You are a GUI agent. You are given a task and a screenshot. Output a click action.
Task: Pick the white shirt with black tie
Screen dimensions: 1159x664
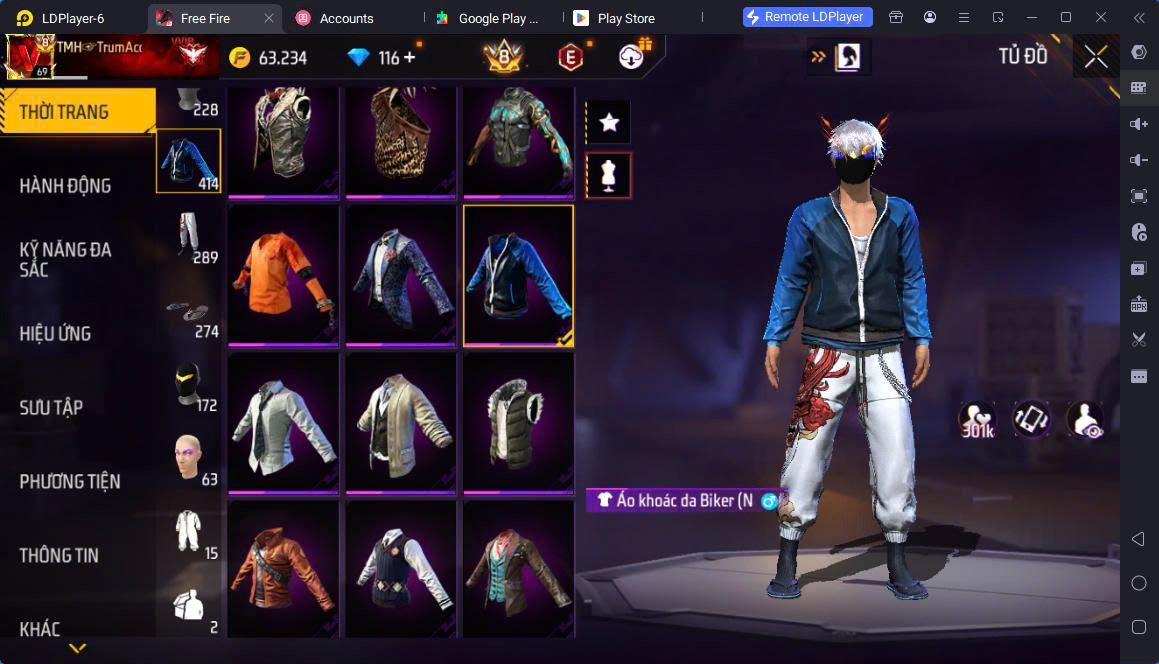[283, 420]
